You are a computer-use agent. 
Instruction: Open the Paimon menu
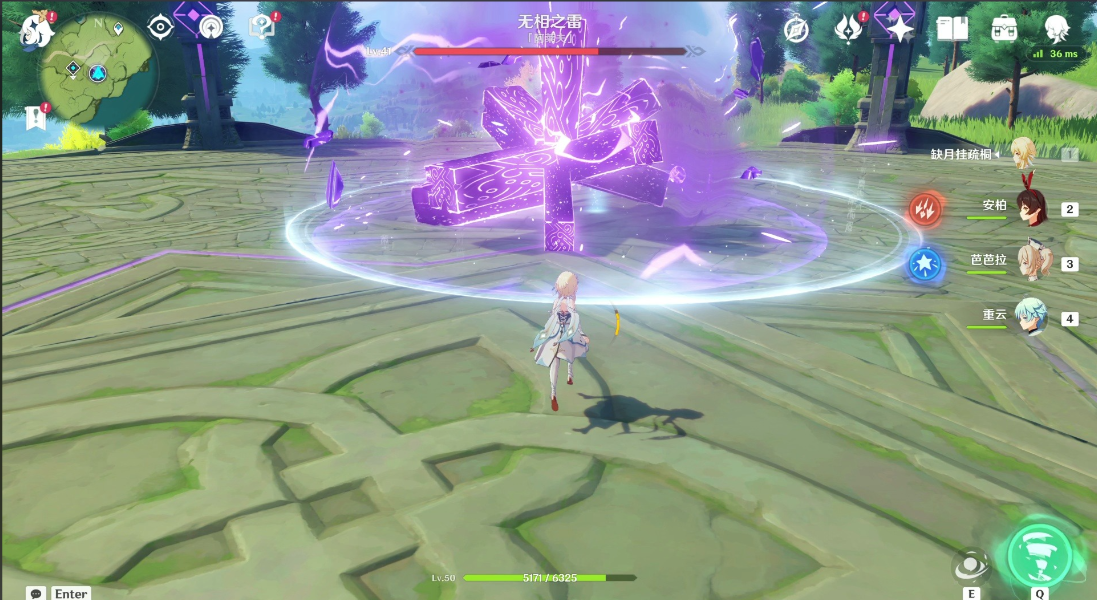coord(37,31)
